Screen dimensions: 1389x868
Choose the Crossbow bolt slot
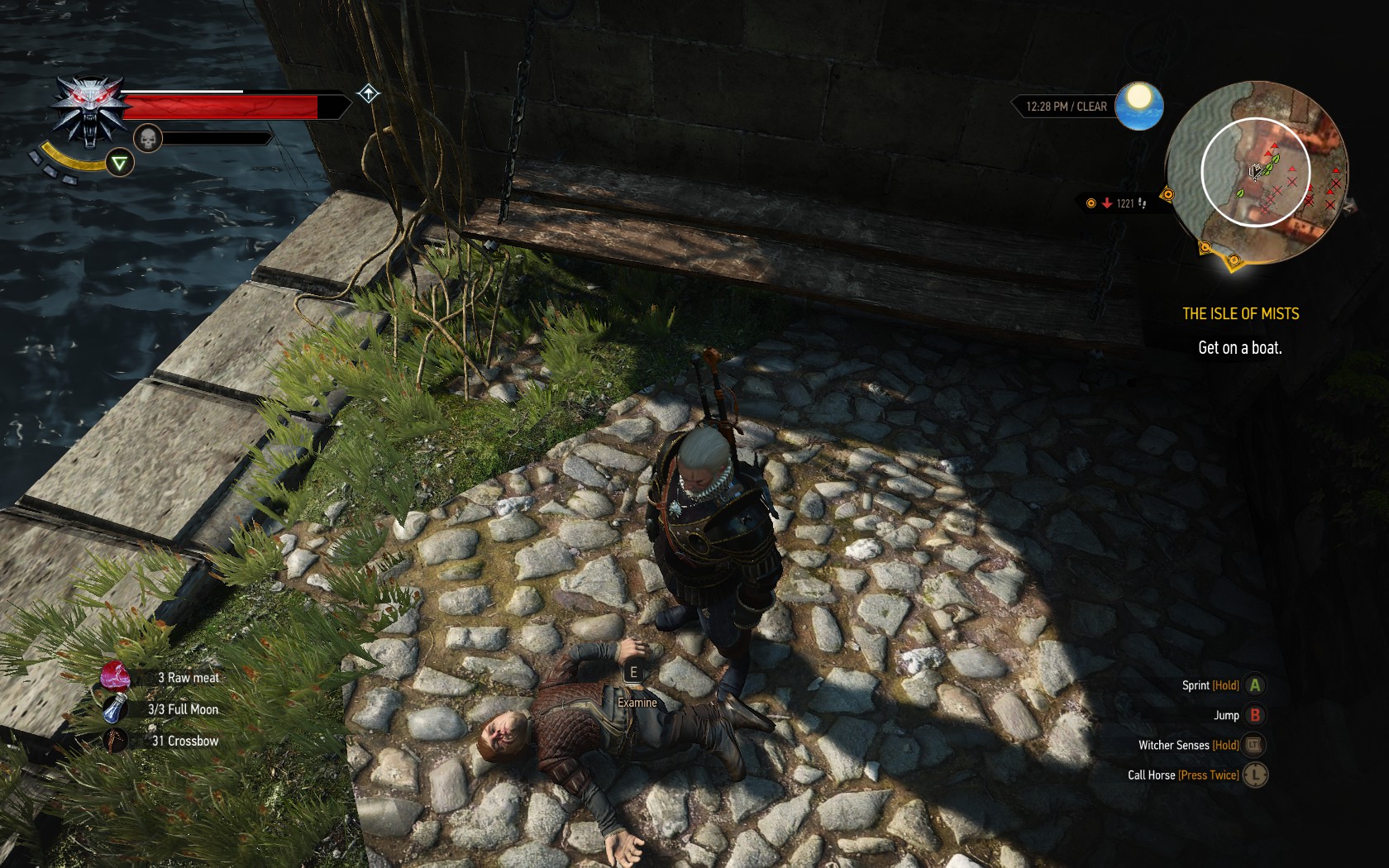115,741
